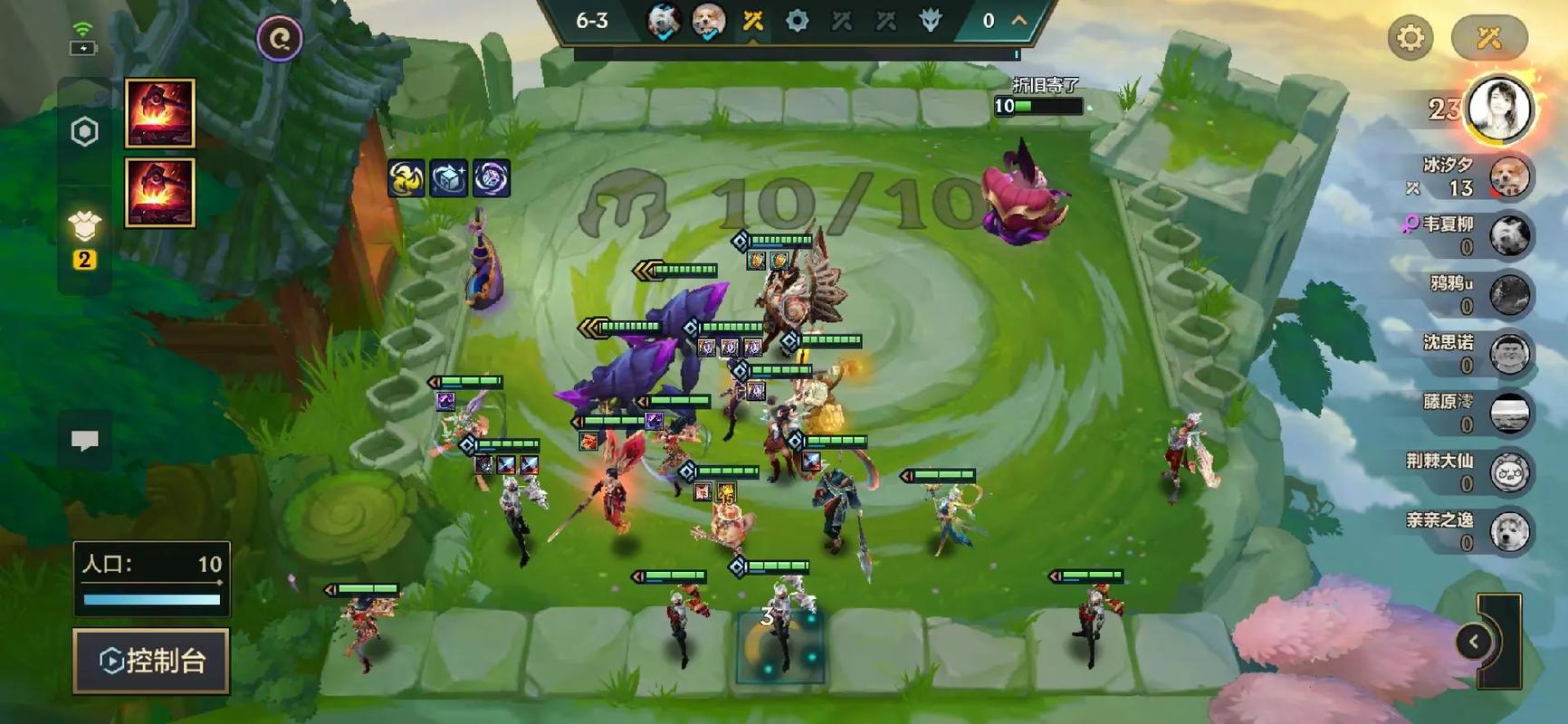Viewport: 1568px width, 724px height.
Task: View player 荆棘大仙 on the scoreboard
Action: tap(1509, 472)
